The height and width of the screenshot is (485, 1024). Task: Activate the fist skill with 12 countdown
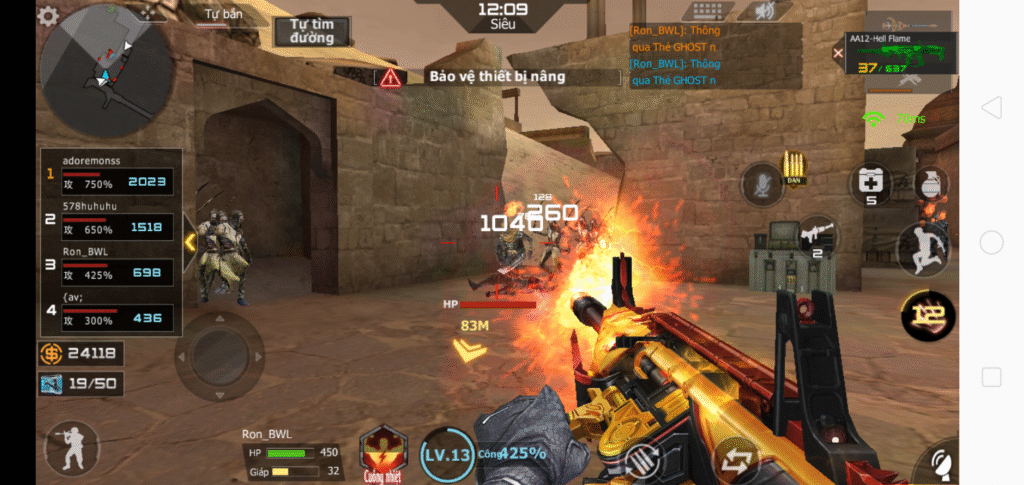927,316
